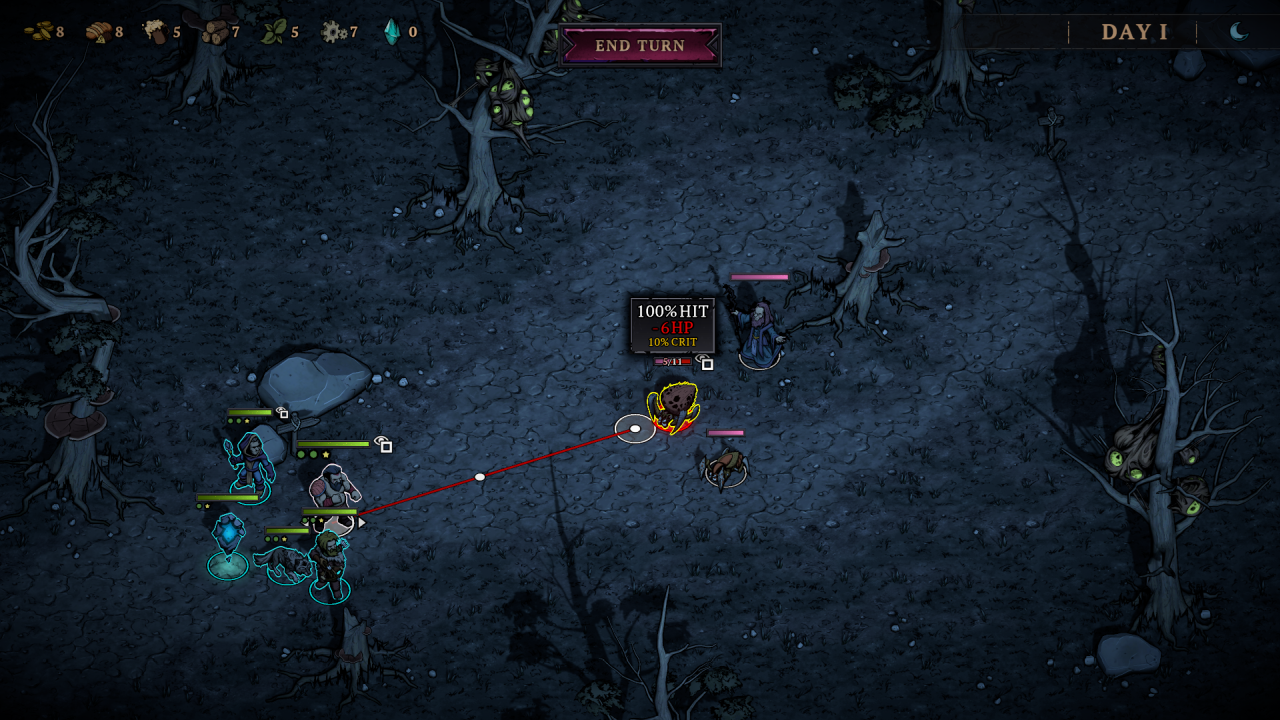Select the hooded mage holding a staff
The height and width of the screenshot is (720, 1280).
pos(249,464)
